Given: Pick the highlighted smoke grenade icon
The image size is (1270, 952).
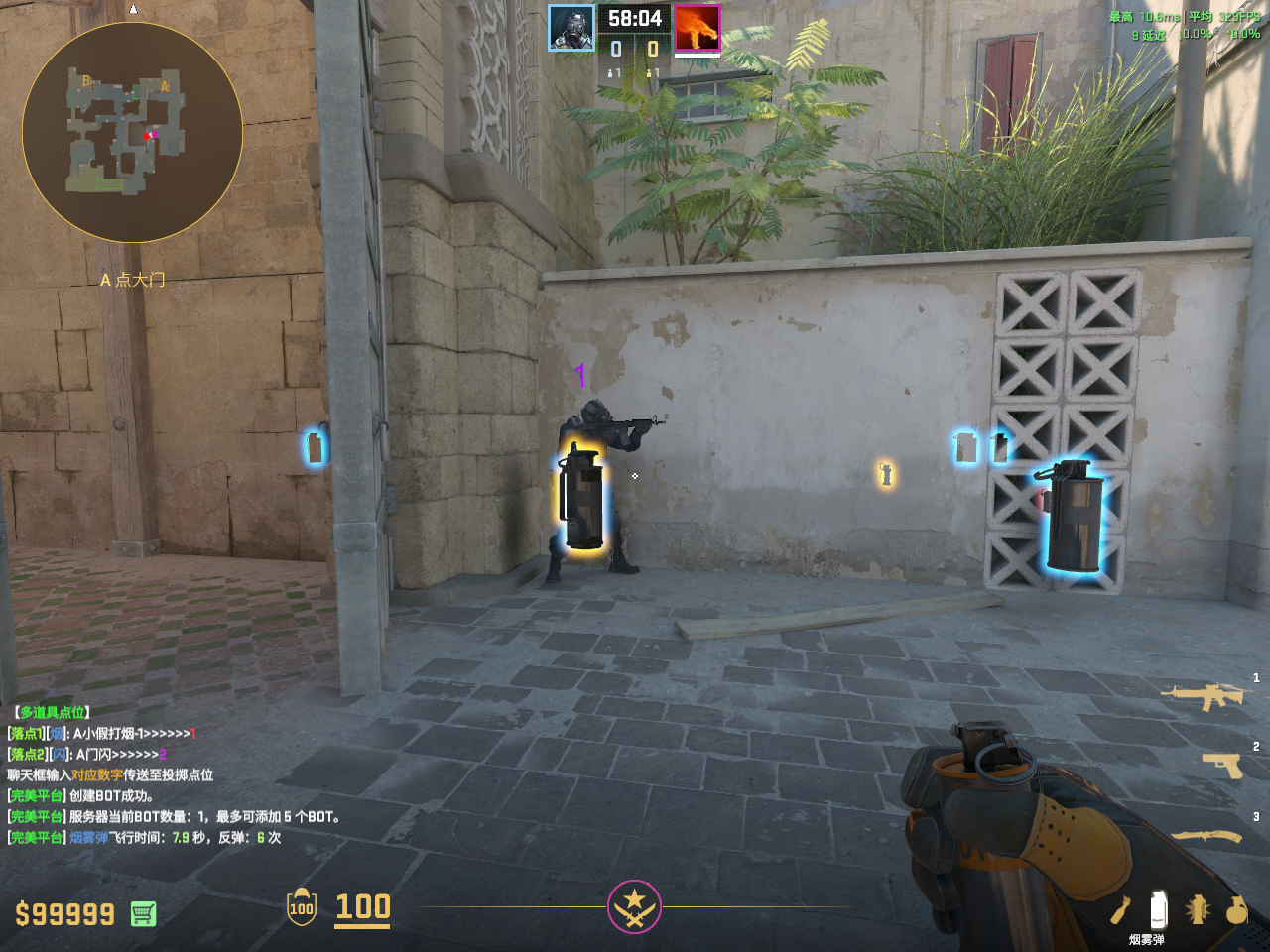Looking at the screenshot, I should 1157,908.
